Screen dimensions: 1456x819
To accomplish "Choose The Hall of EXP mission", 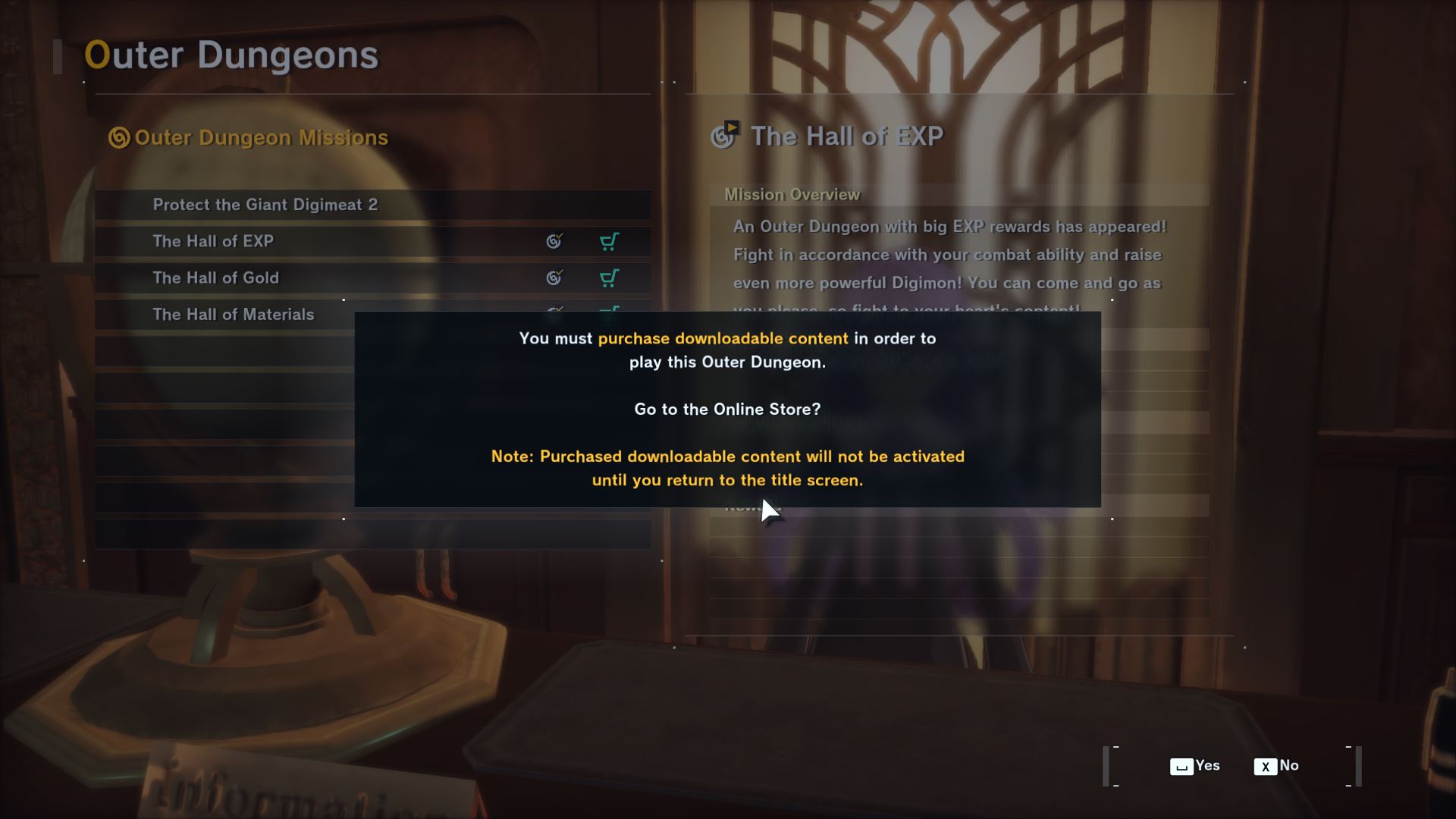I will (x=213, y=241).
